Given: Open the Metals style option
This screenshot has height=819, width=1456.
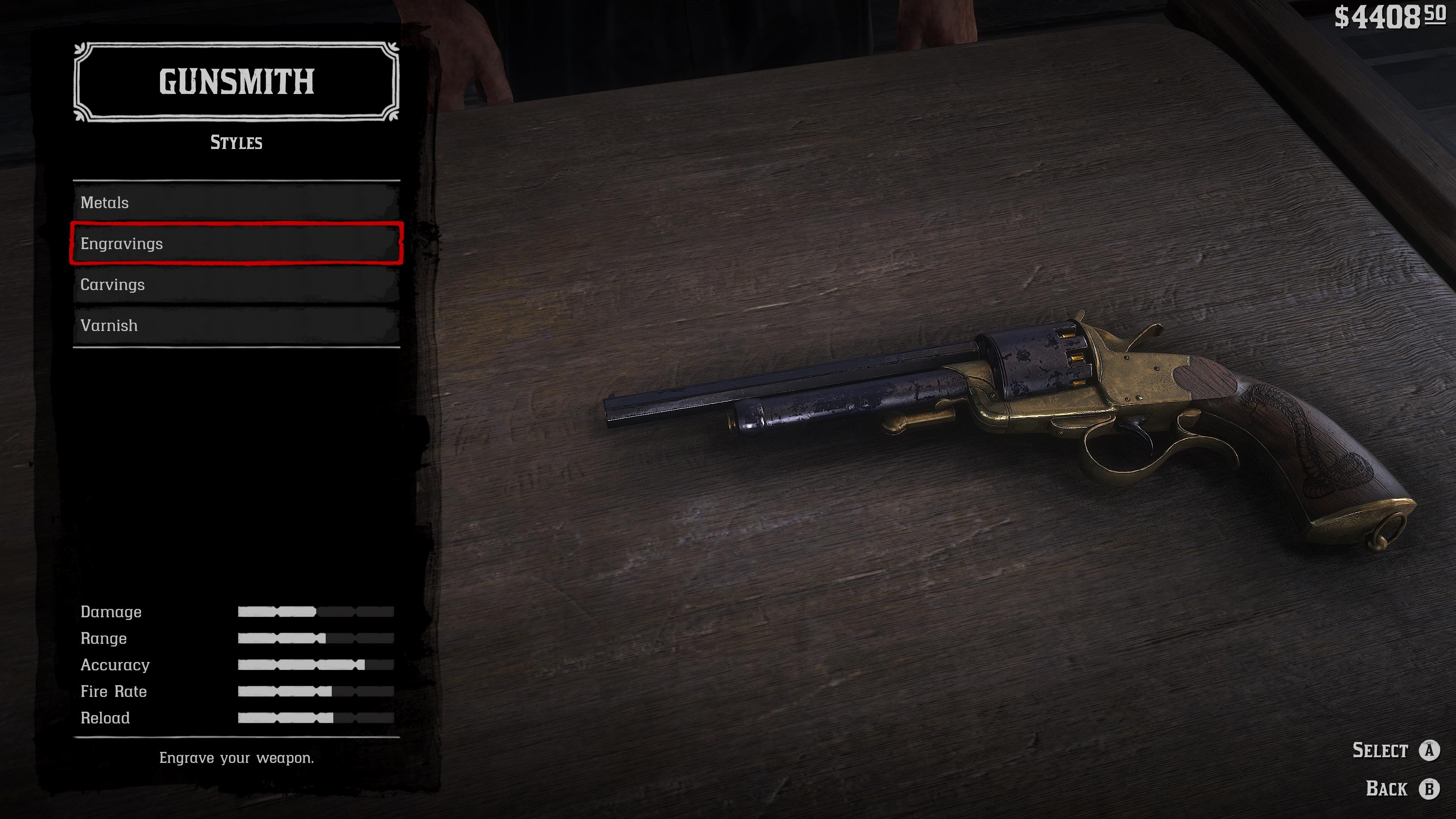Looking at the screenshot, I should 236,202.
